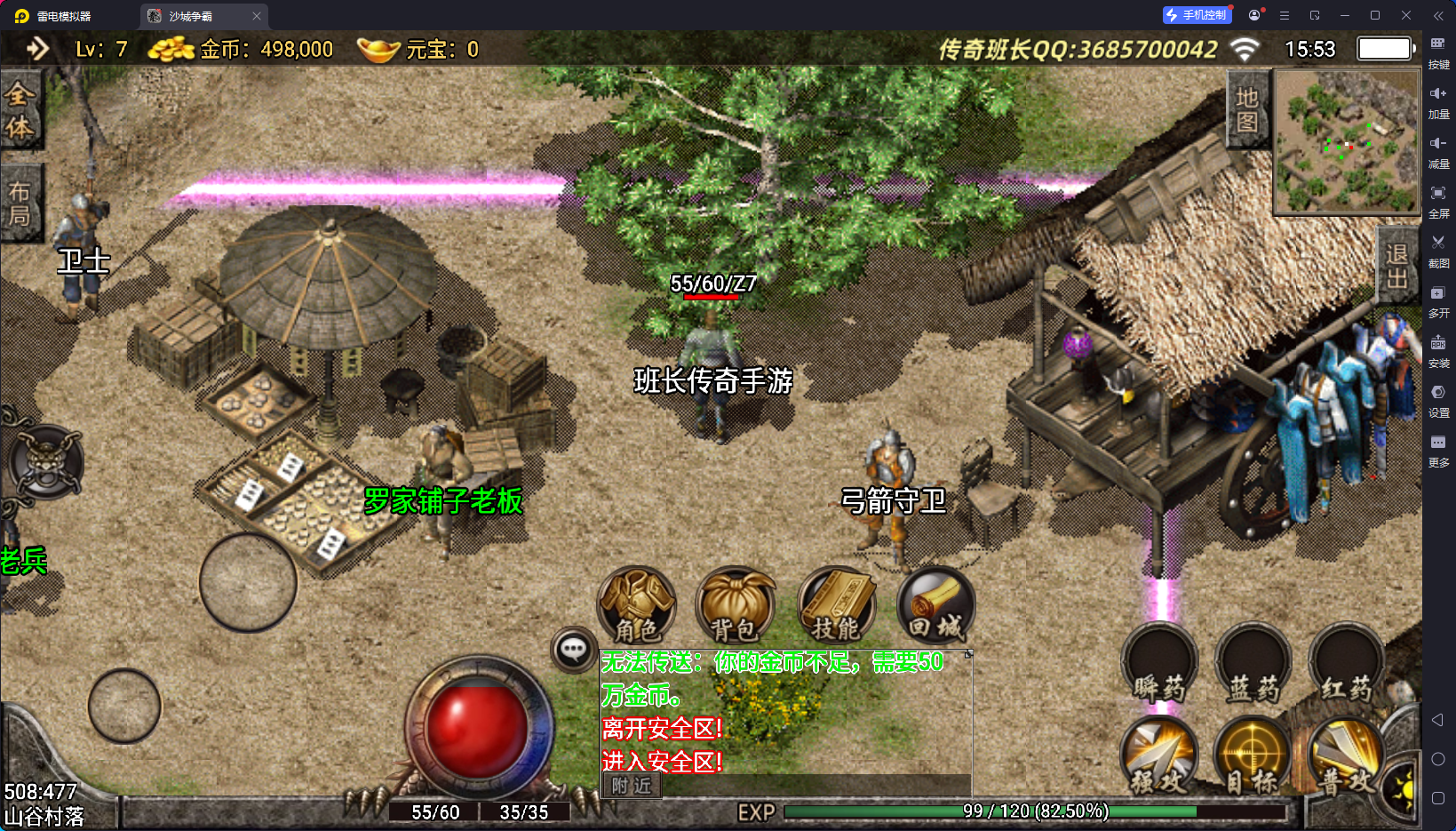
Task: Open the 技能 skills book
Action: click(835, 605)
